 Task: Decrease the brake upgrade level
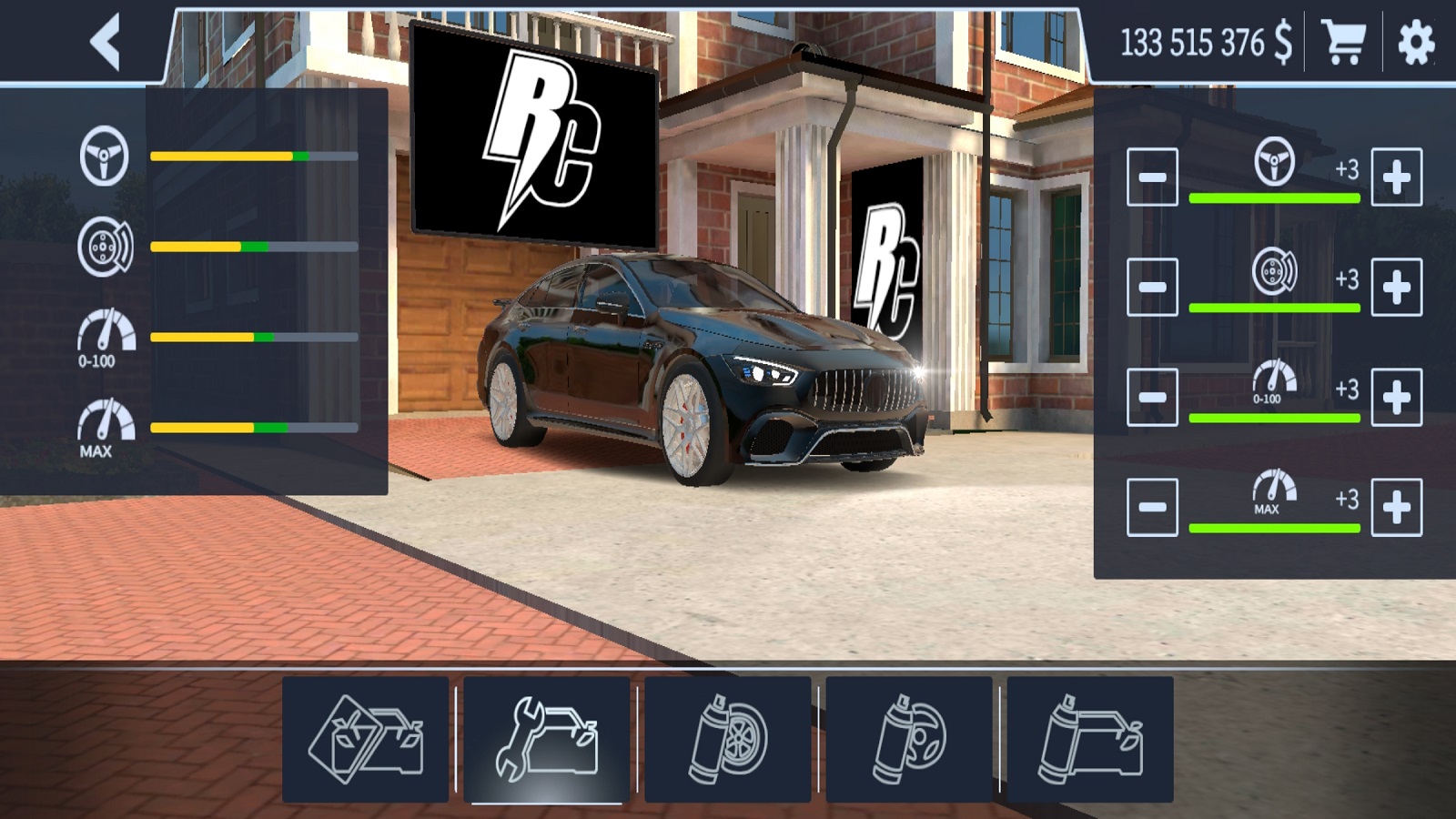1152,288
